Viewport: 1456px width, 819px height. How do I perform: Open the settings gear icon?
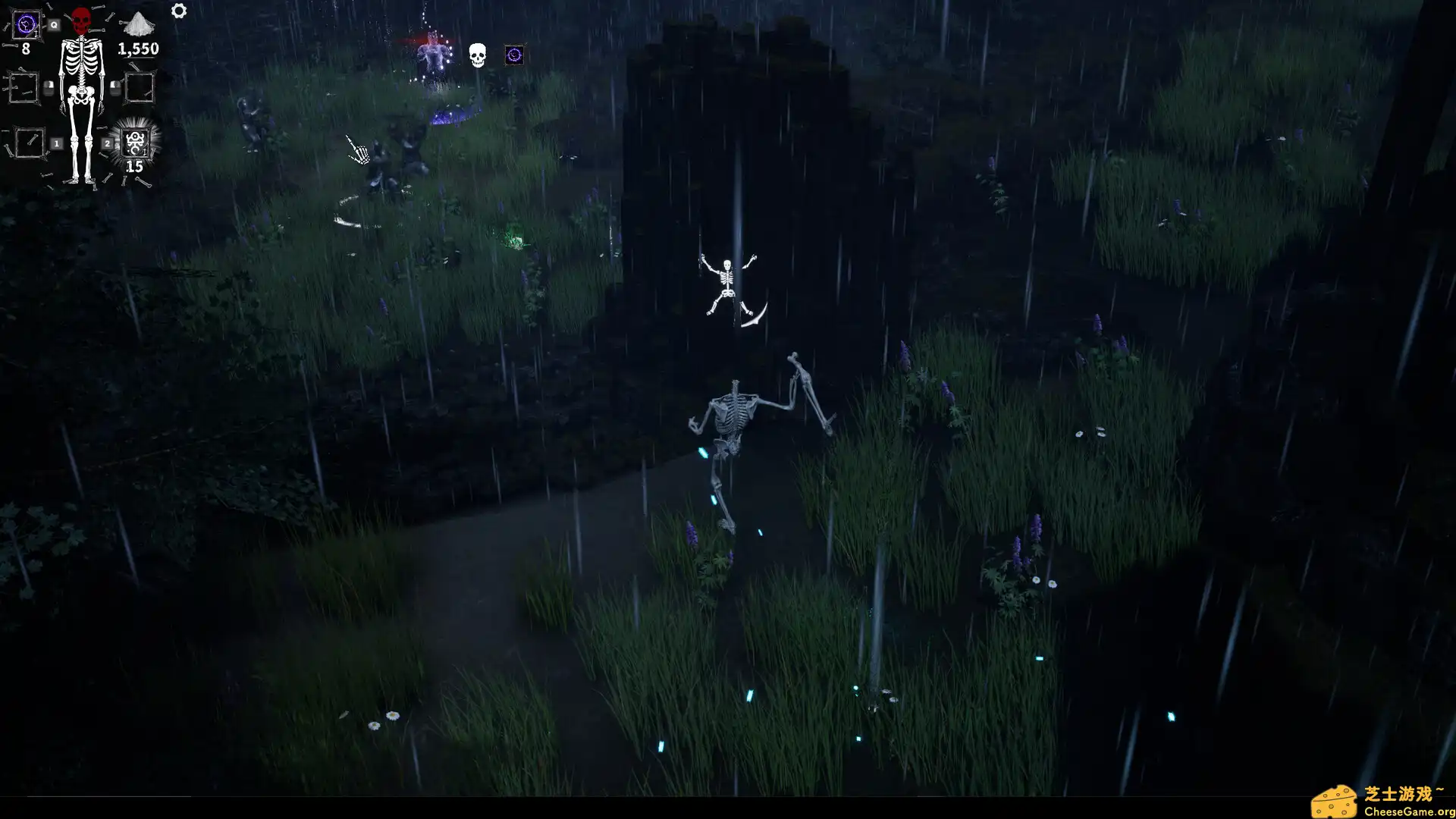click(x=178, y=11)
